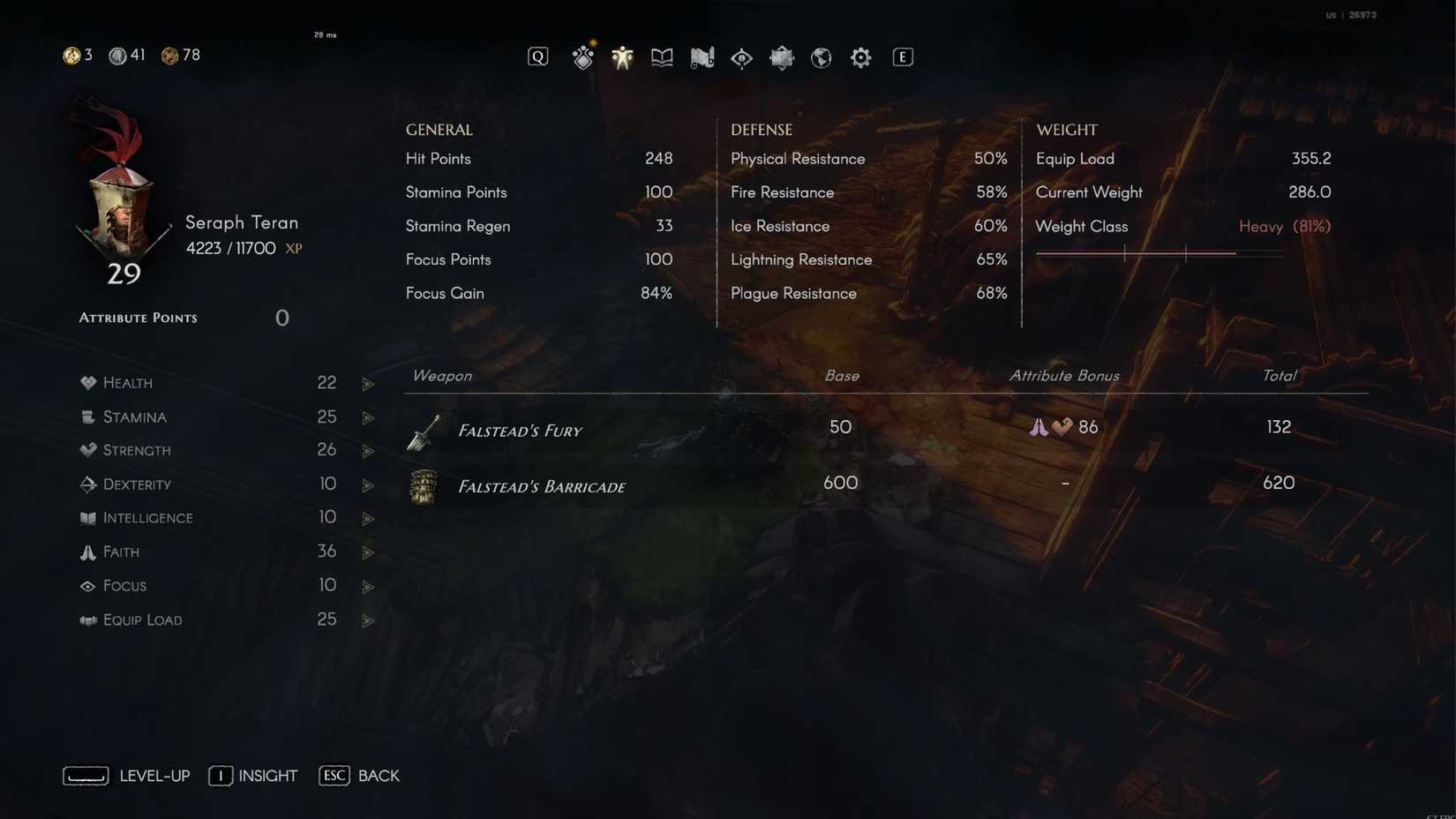Open the inventory icon in top toolbar
1456x819 pixels.
tap(582, 56)
